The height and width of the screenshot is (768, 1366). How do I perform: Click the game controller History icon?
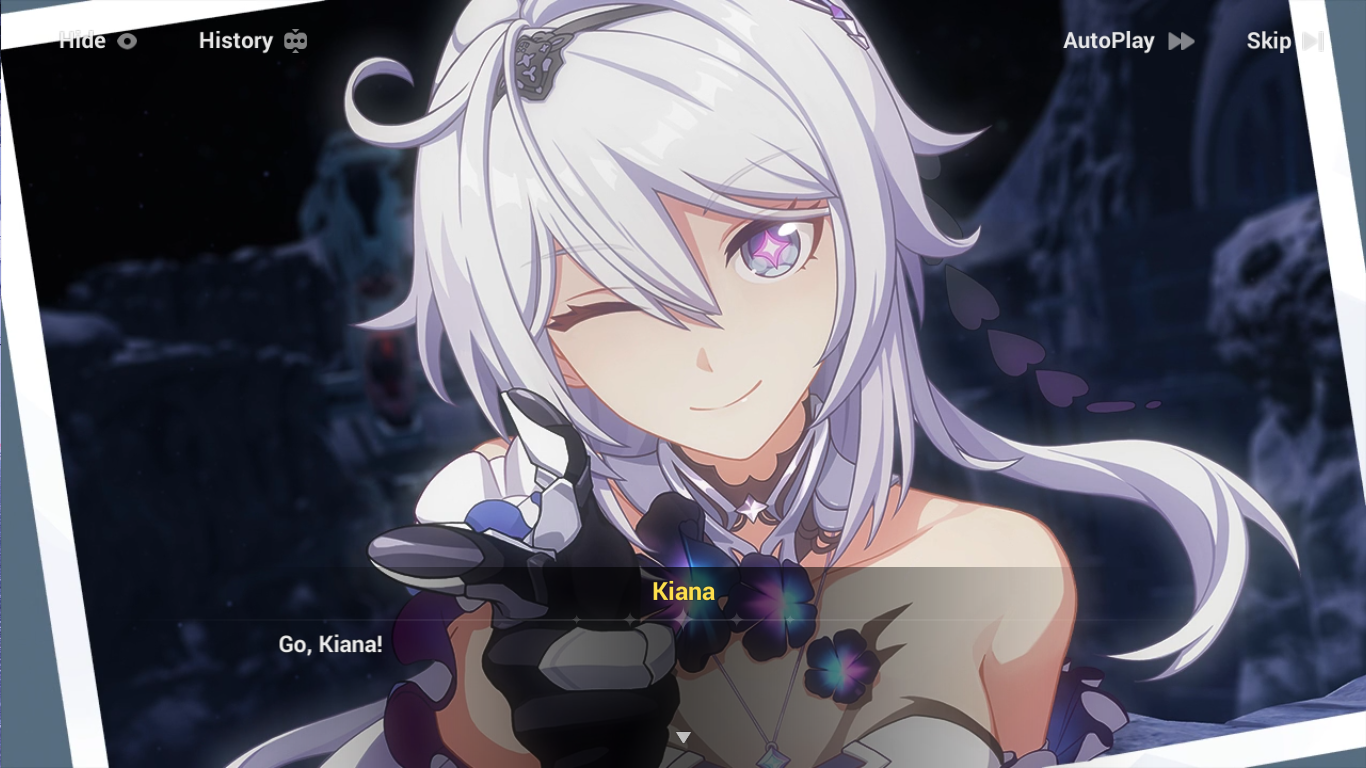pyautogui.click(x=295, y=40)
